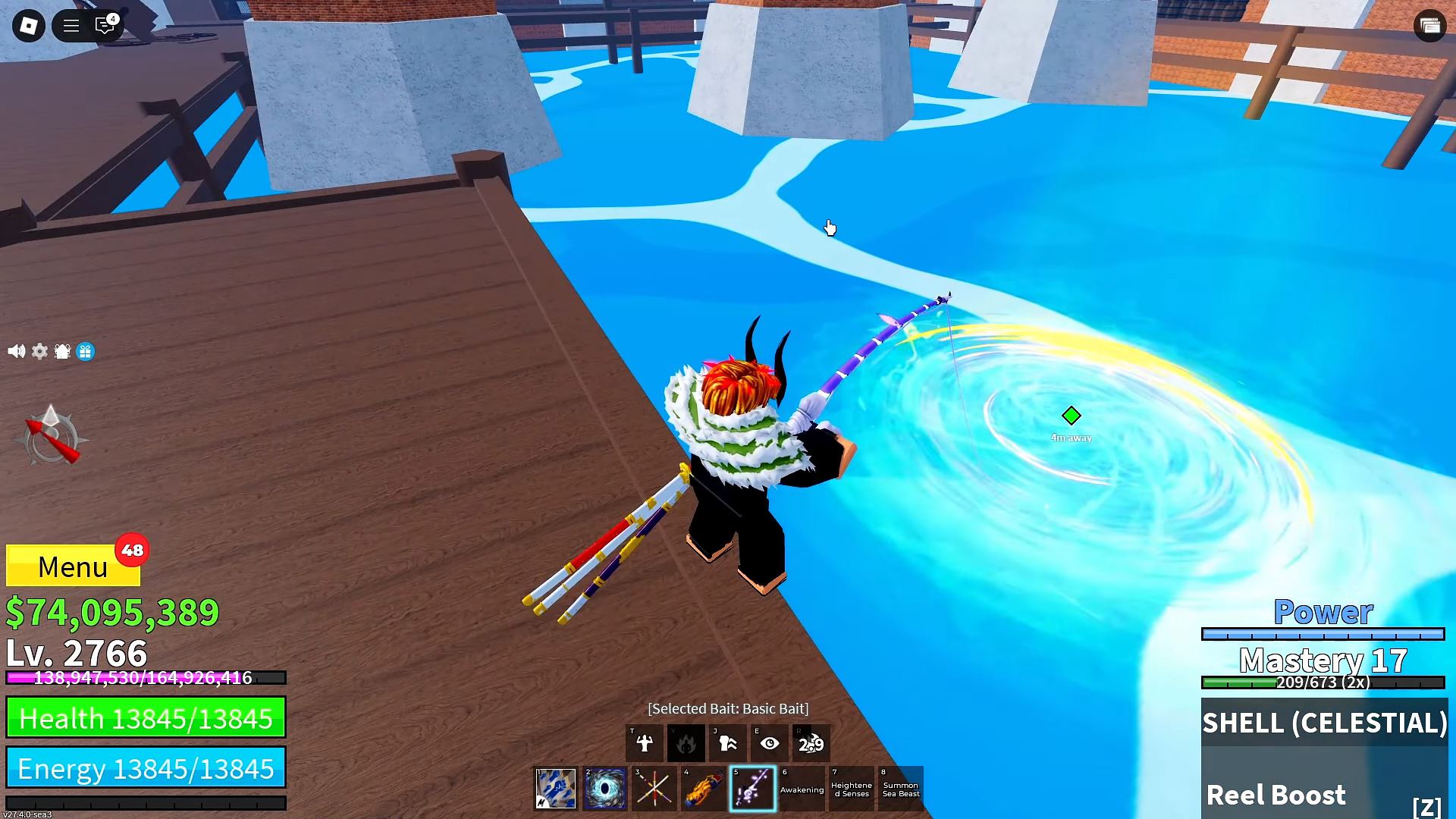Select the blue fists fighting style slot

point(556,789)
